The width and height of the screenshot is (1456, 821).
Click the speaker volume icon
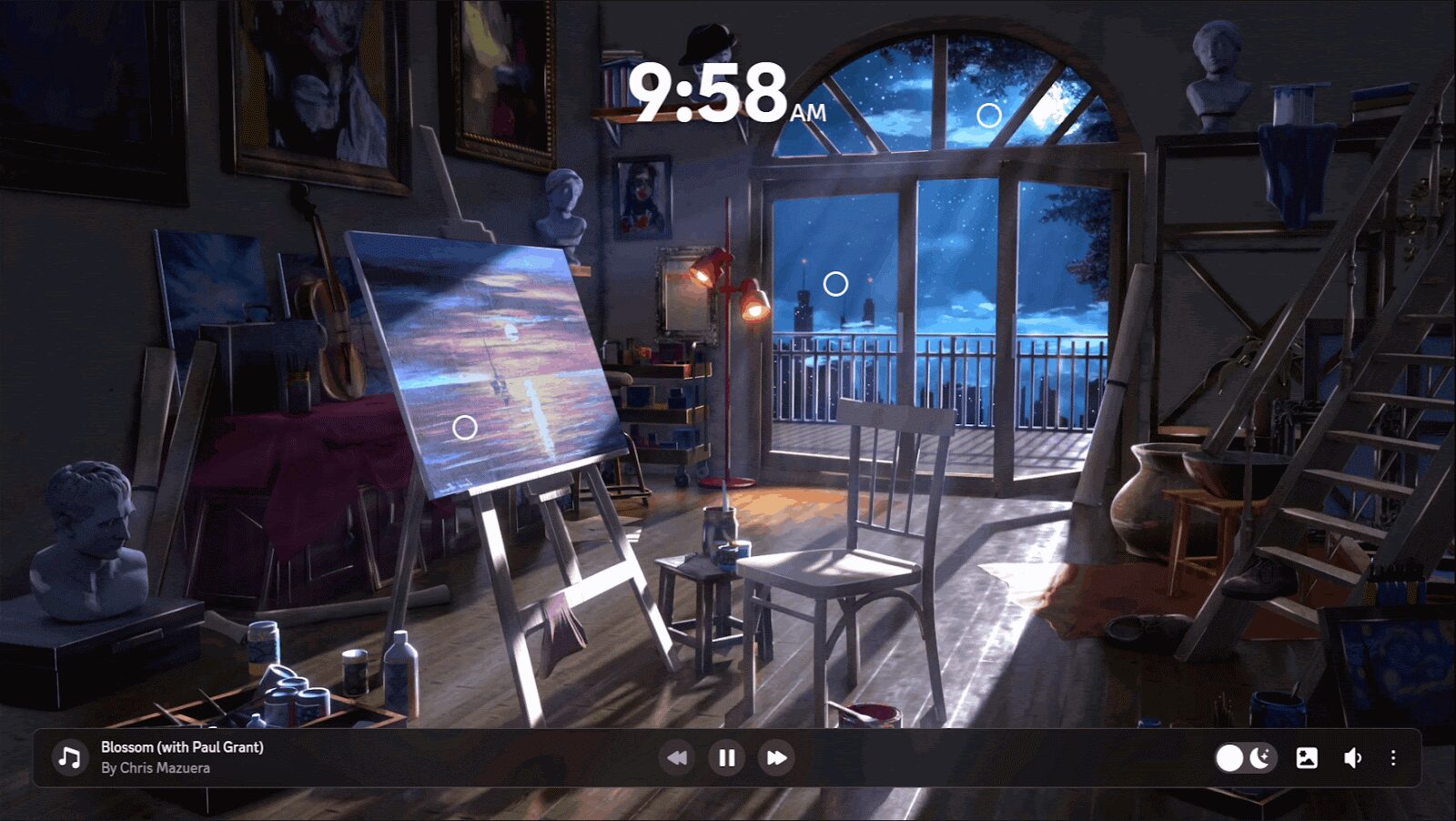point(1352,758)
